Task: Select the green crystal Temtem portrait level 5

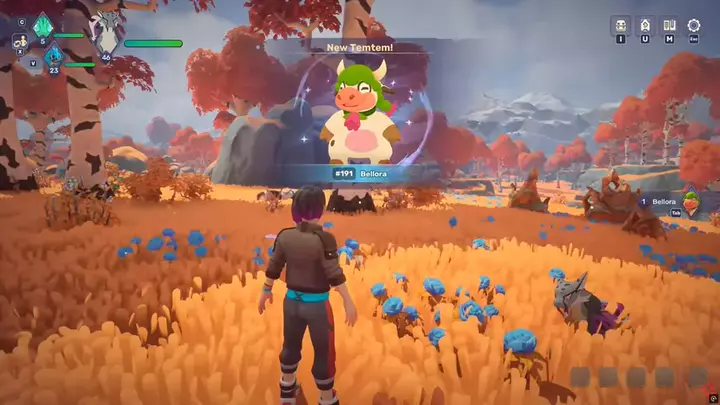Action: point(43,26)
